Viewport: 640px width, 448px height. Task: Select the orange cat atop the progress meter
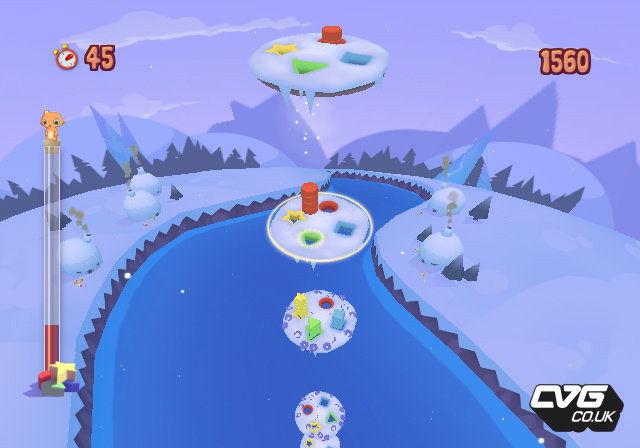pos(50,126)
